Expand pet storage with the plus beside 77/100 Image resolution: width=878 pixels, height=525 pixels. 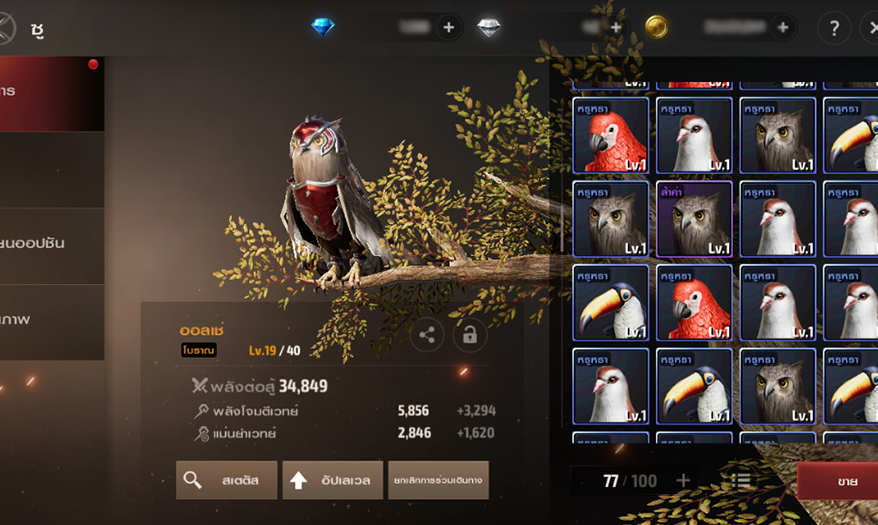[x=683, y=481]
